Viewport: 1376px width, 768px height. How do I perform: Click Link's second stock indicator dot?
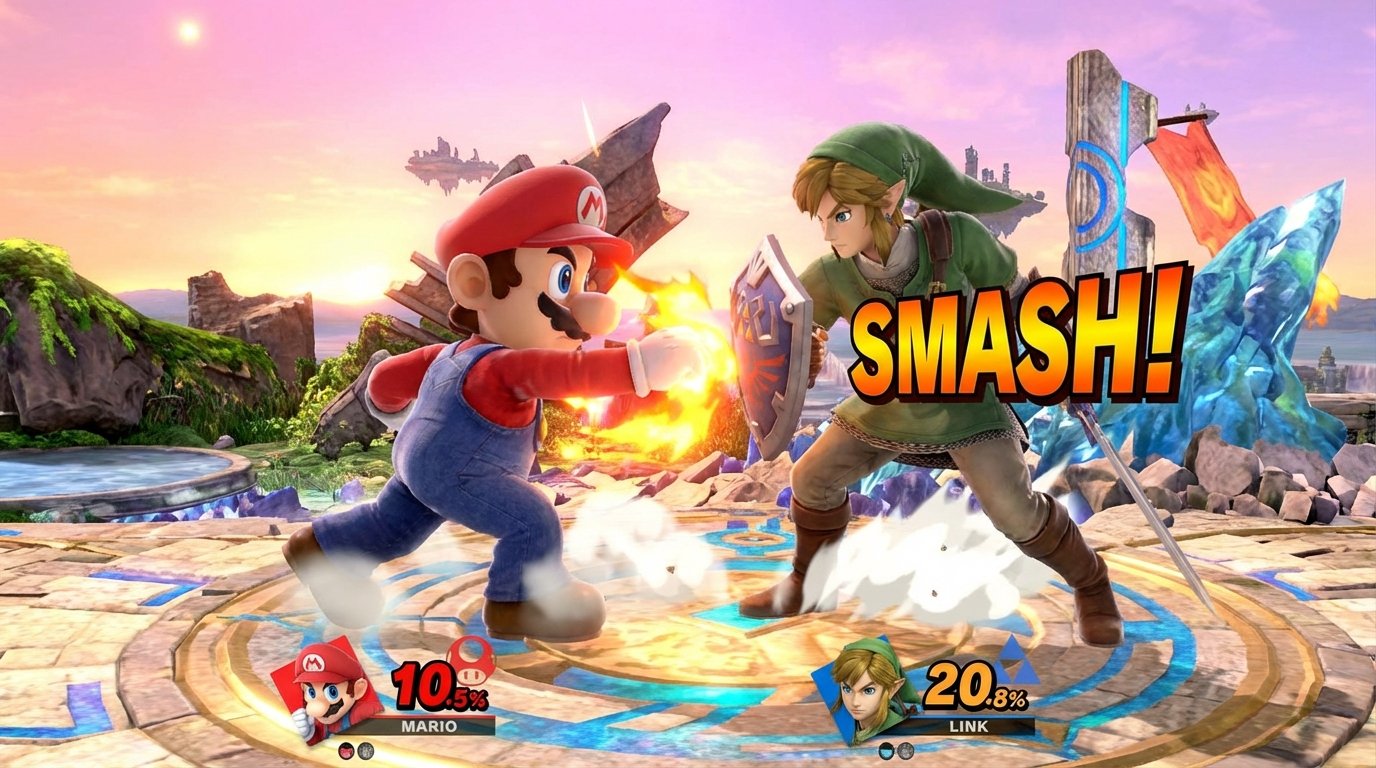906,751
